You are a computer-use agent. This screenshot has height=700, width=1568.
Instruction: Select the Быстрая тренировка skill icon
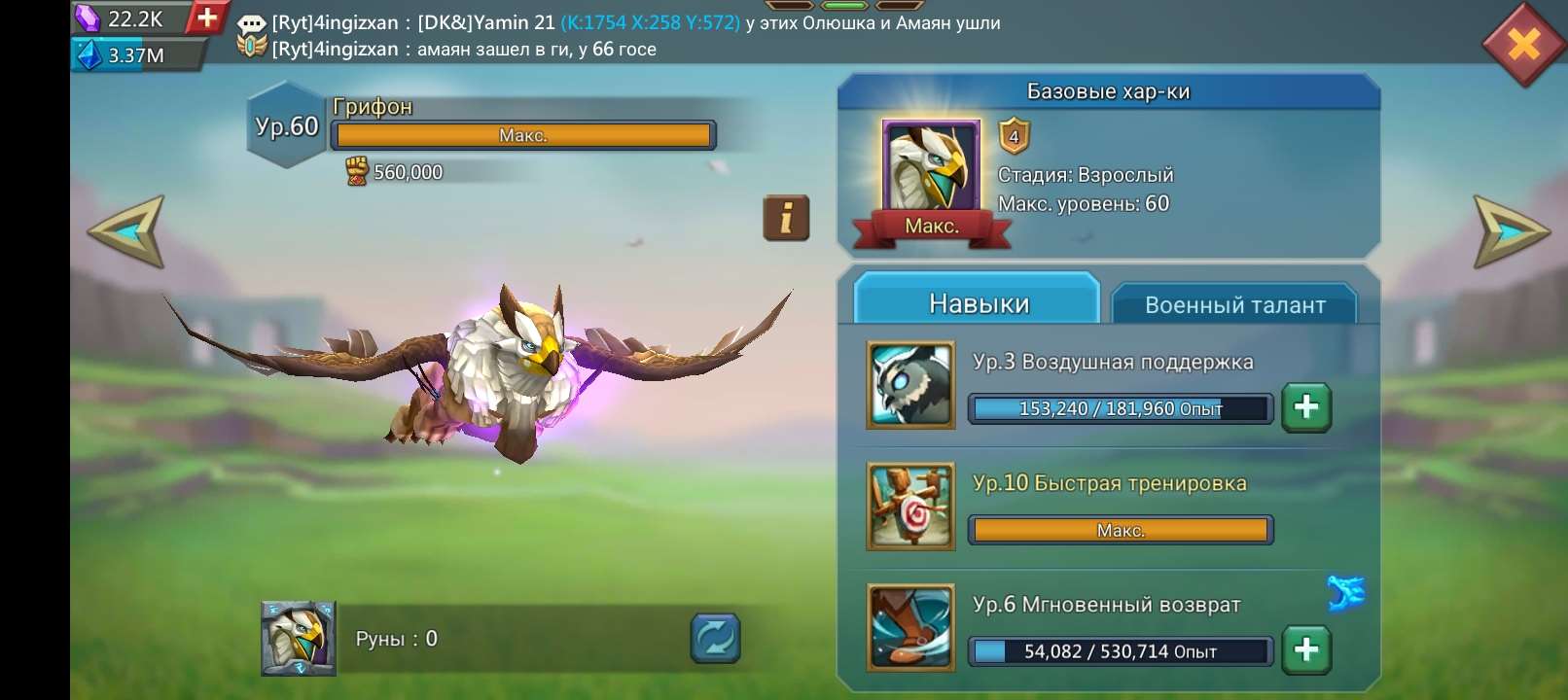(910, 505)
